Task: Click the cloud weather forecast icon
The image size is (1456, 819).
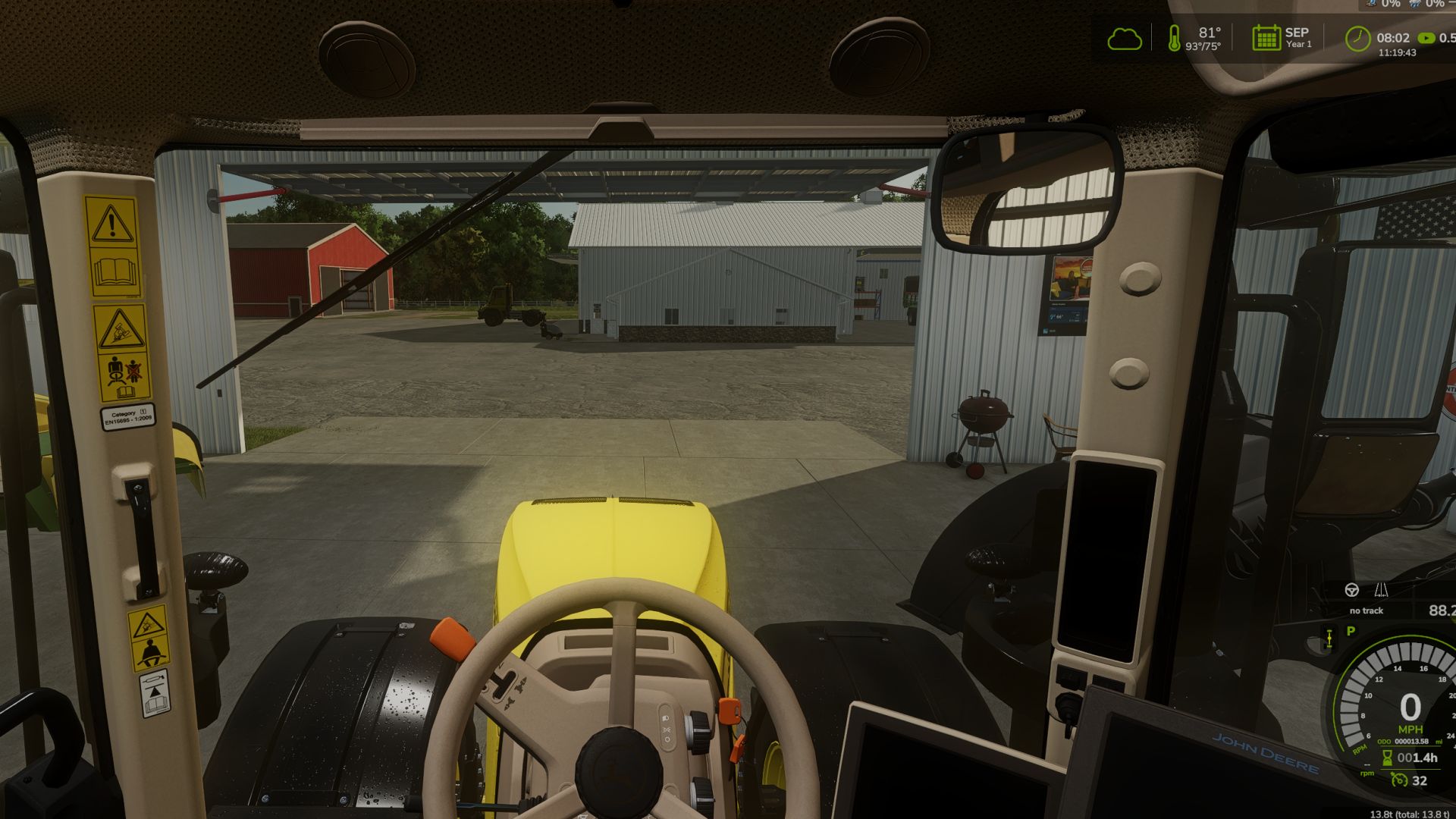Action: point(1127,39)
